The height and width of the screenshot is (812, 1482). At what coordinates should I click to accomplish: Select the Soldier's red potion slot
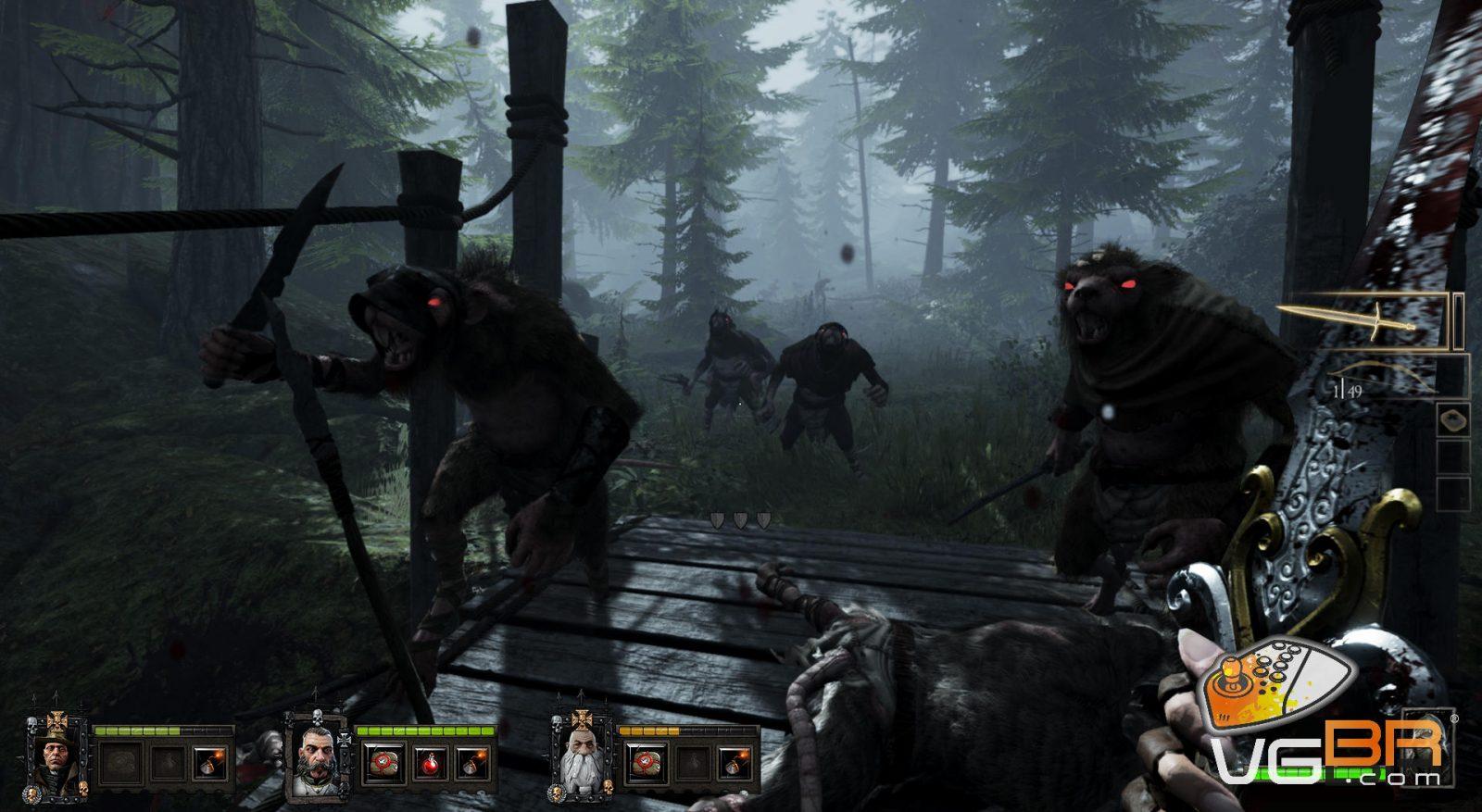(429, 765)
